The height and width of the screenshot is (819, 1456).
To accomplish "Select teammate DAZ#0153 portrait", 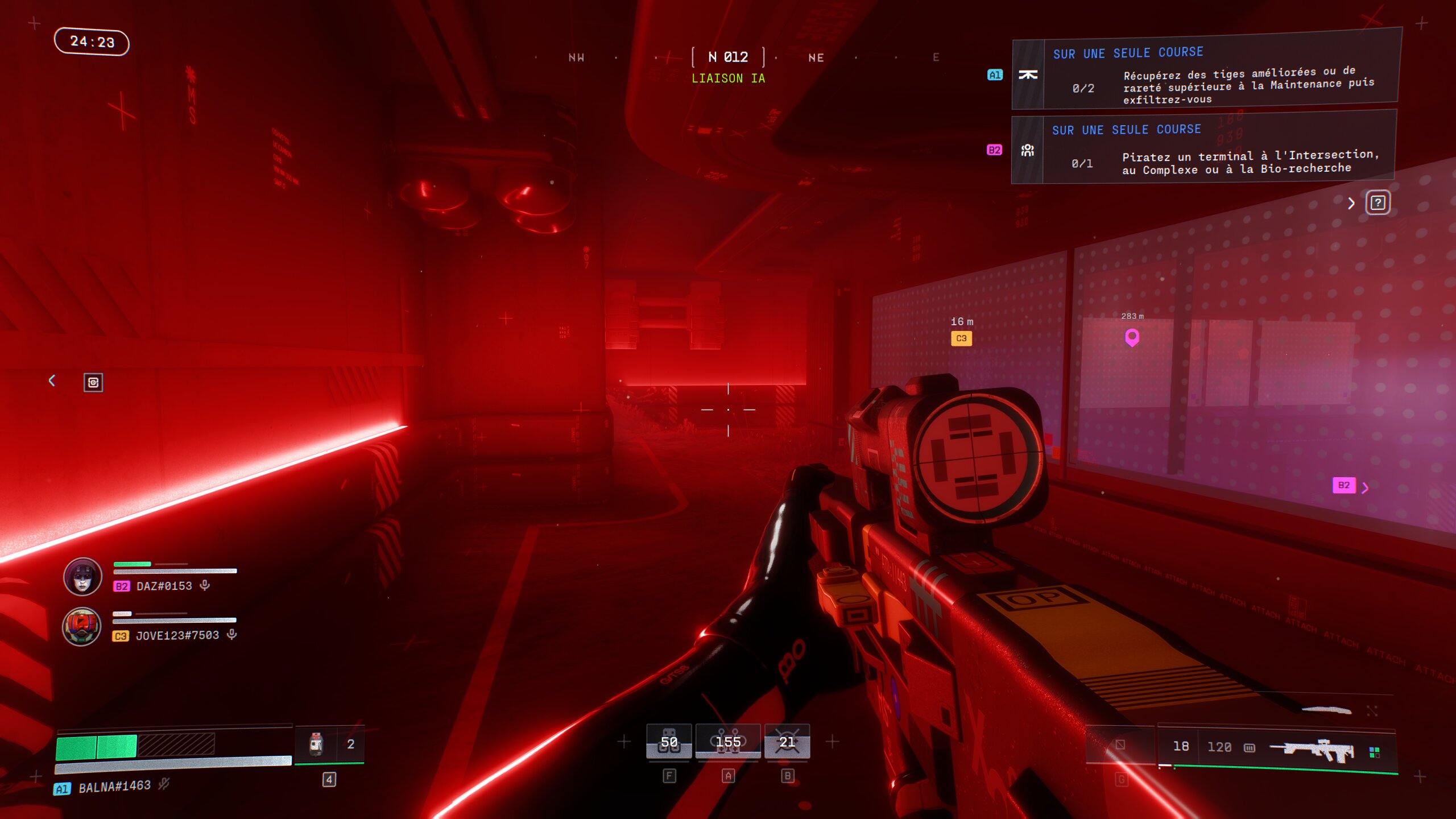I will [82, 577].
